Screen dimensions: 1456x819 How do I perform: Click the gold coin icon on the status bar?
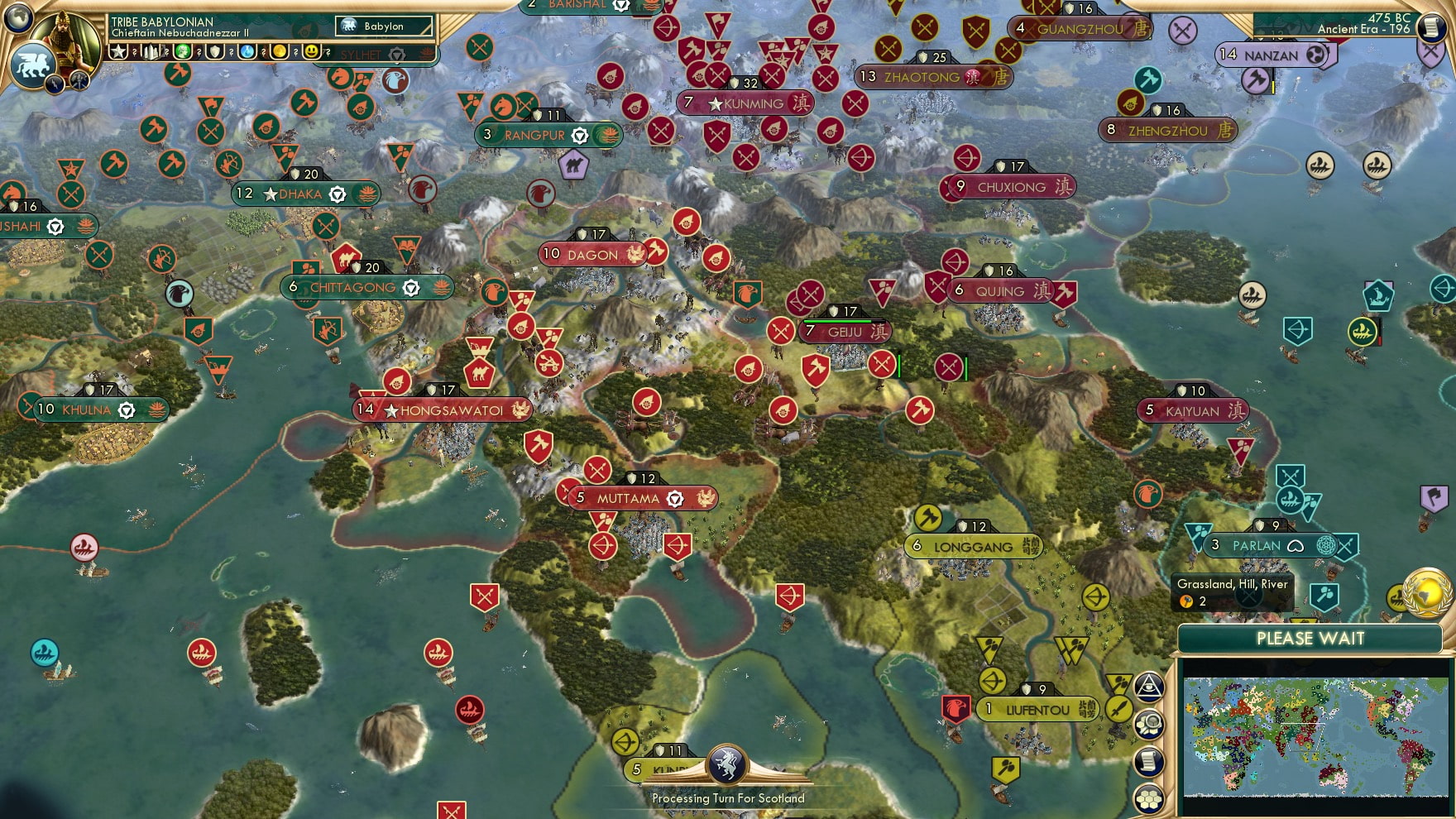(x=280, y=52)
